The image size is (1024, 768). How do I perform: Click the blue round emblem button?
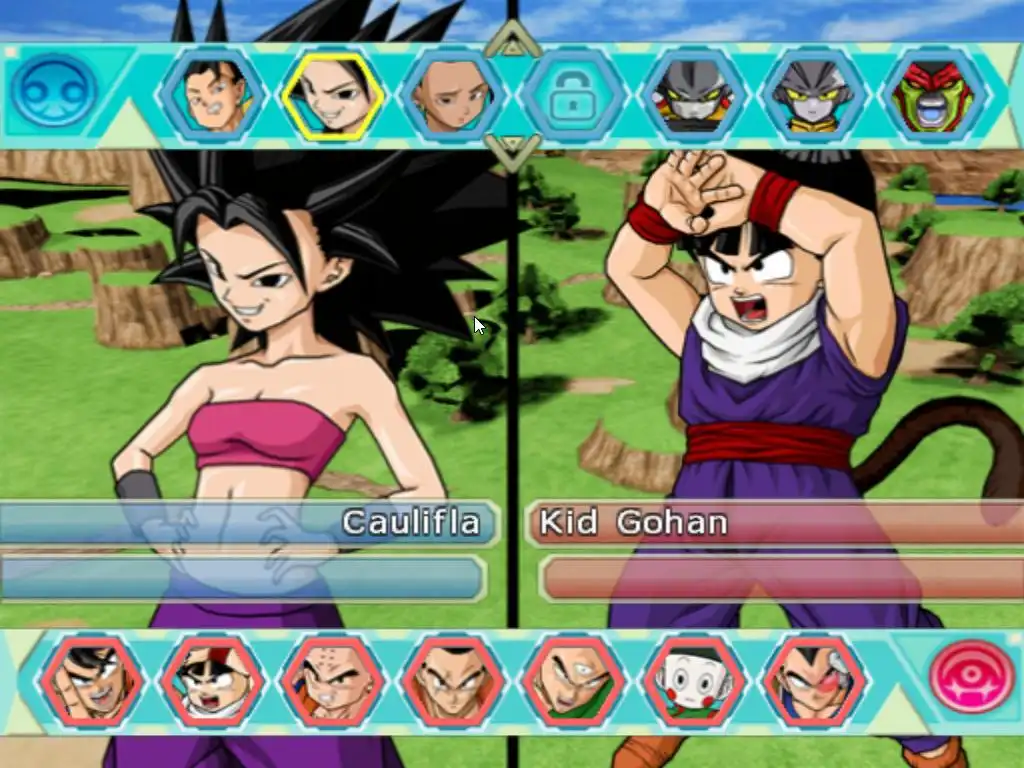click(x=53, y=91)
